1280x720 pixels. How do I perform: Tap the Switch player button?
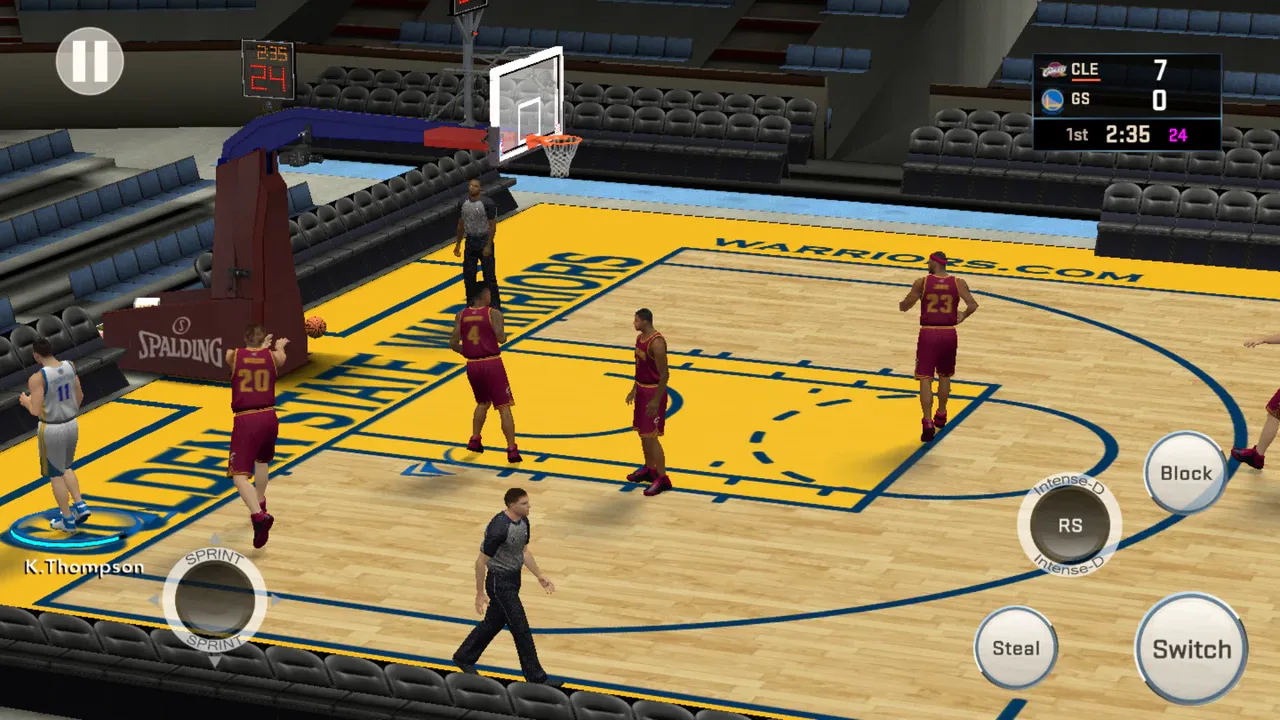[1191, 649]
